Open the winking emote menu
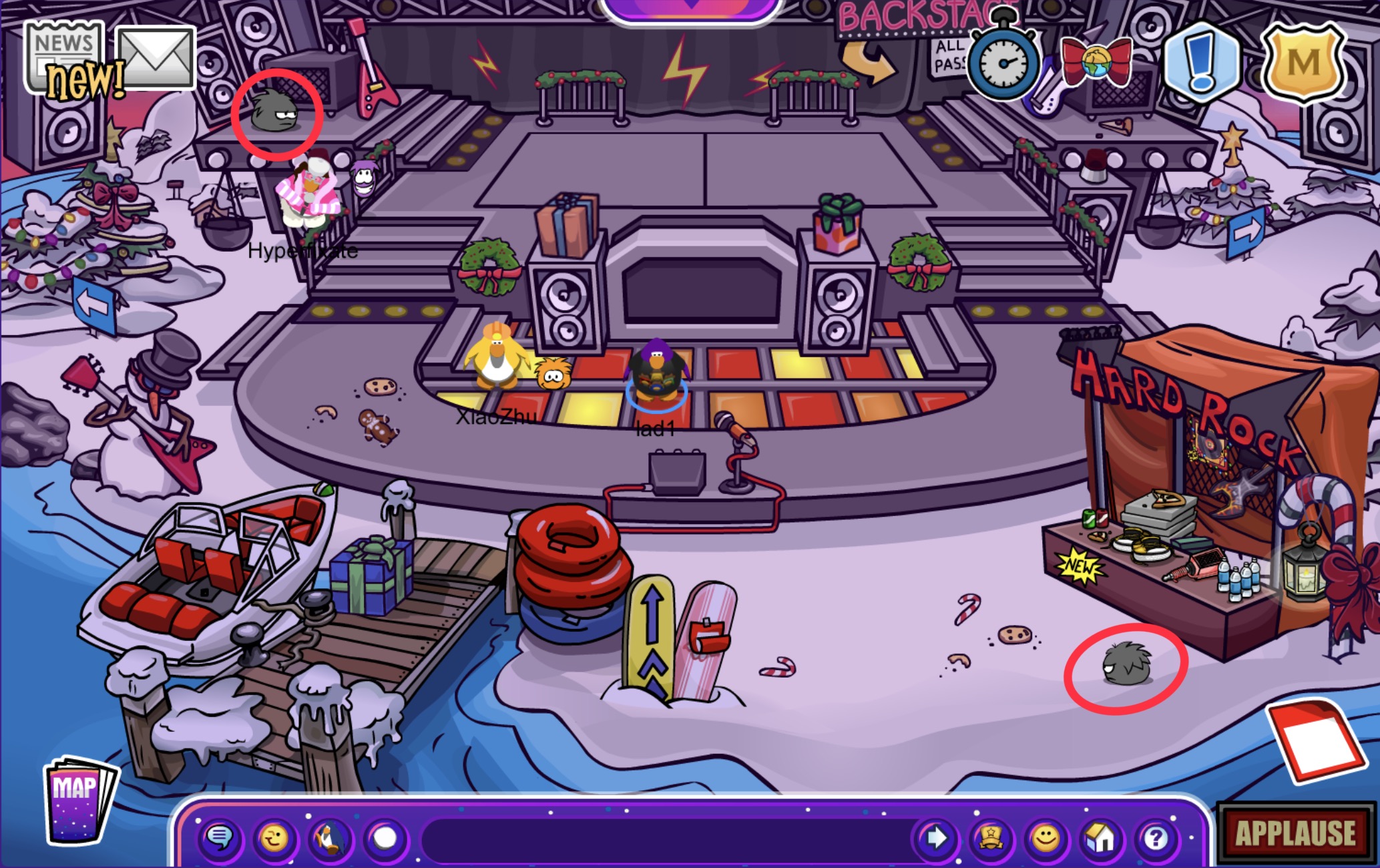The height and width of the screenshot is (868, 1380). (x=274, y=837)
